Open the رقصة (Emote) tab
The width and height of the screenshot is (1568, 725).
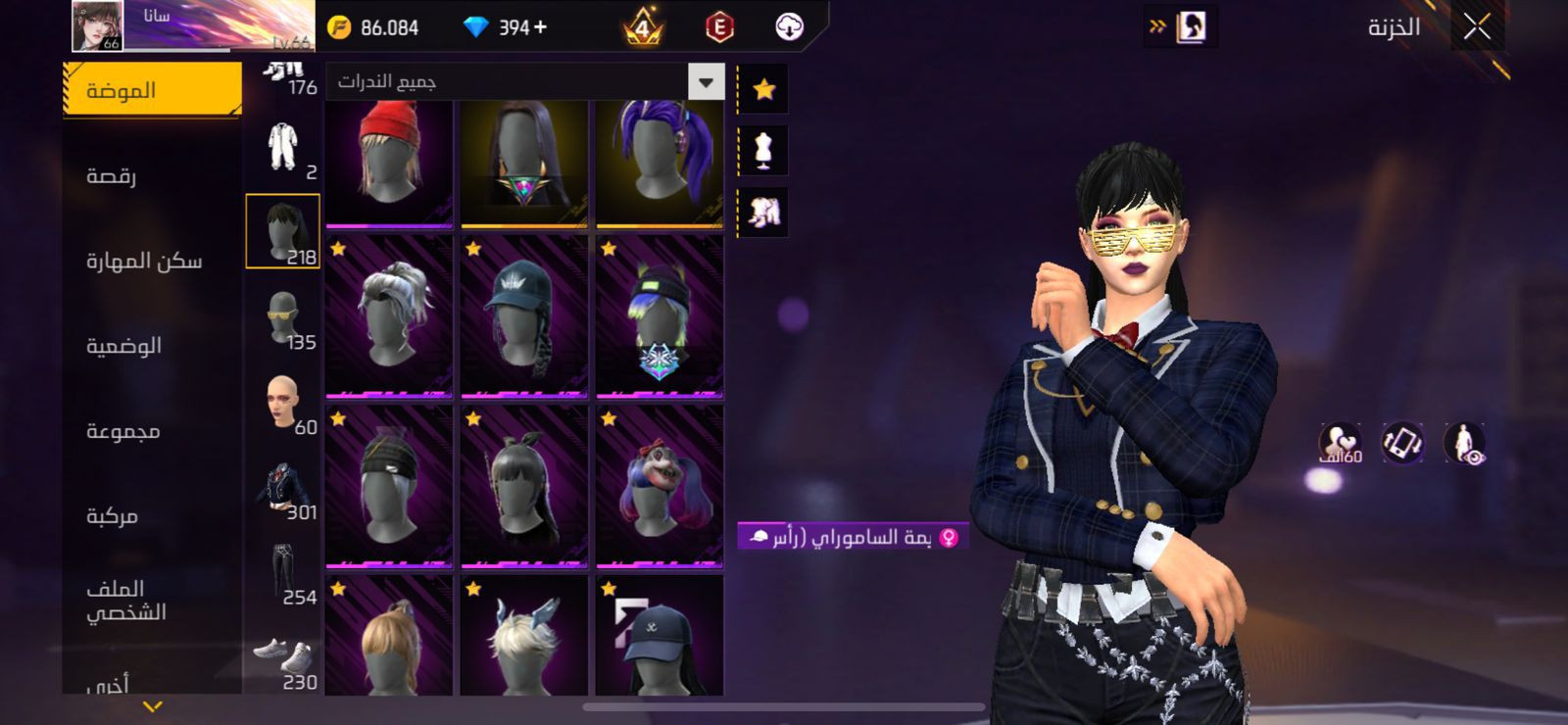coord(112,176)
